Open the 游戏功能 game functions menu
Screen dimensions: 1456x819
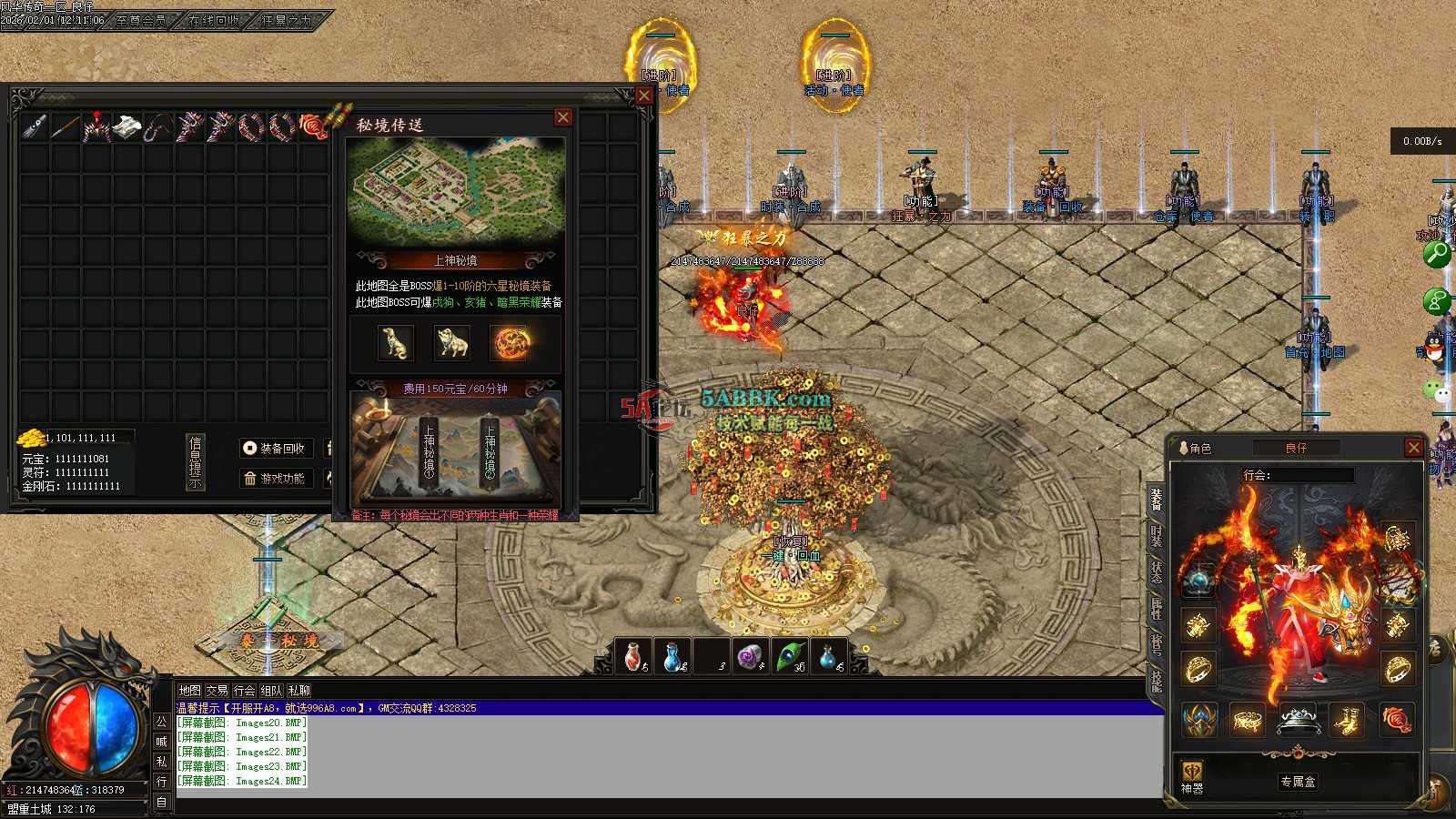276,479
